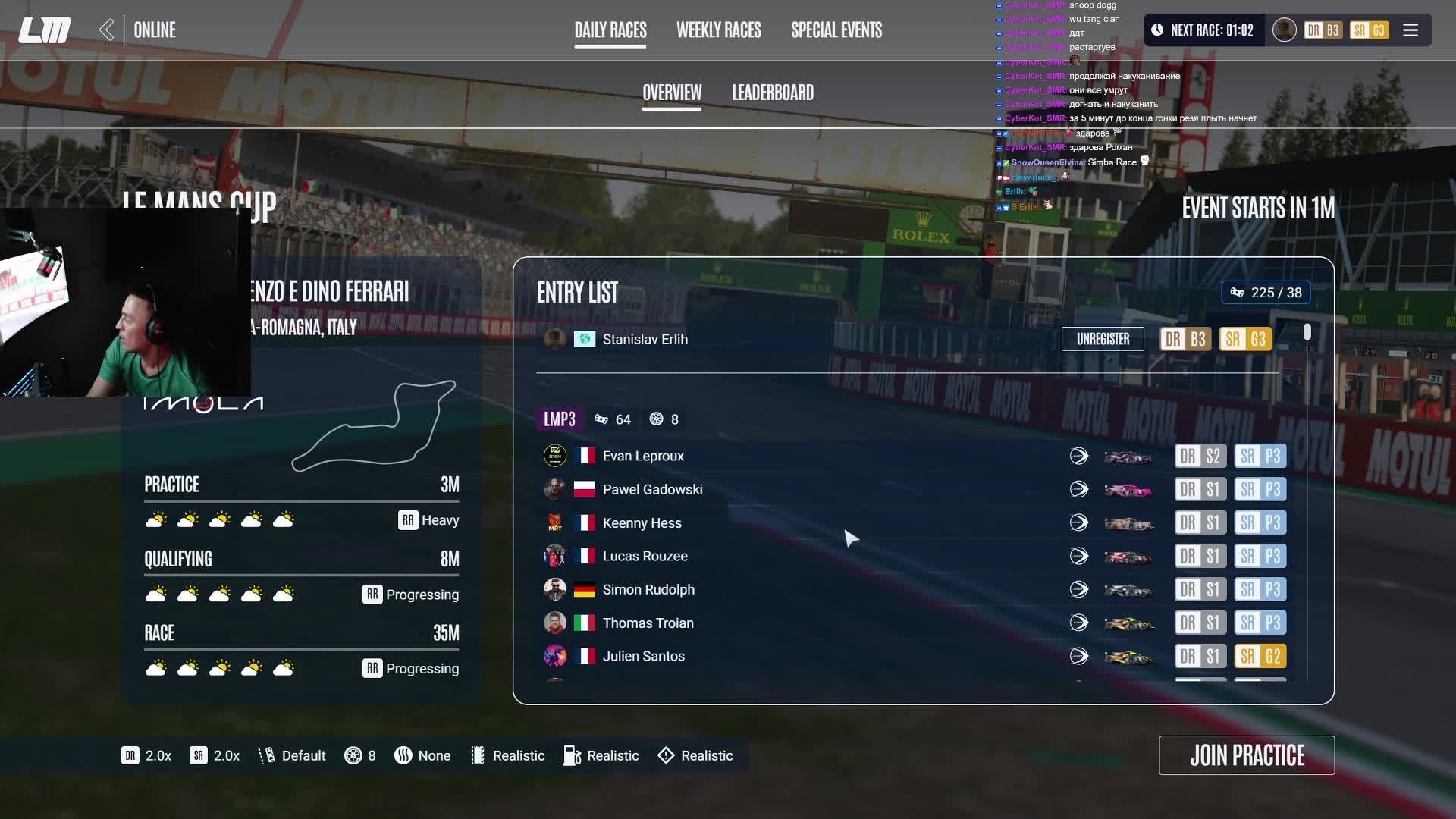Click the LM logo
The width and height of the screenshot is (1456, 819).
tap(45, 30)
